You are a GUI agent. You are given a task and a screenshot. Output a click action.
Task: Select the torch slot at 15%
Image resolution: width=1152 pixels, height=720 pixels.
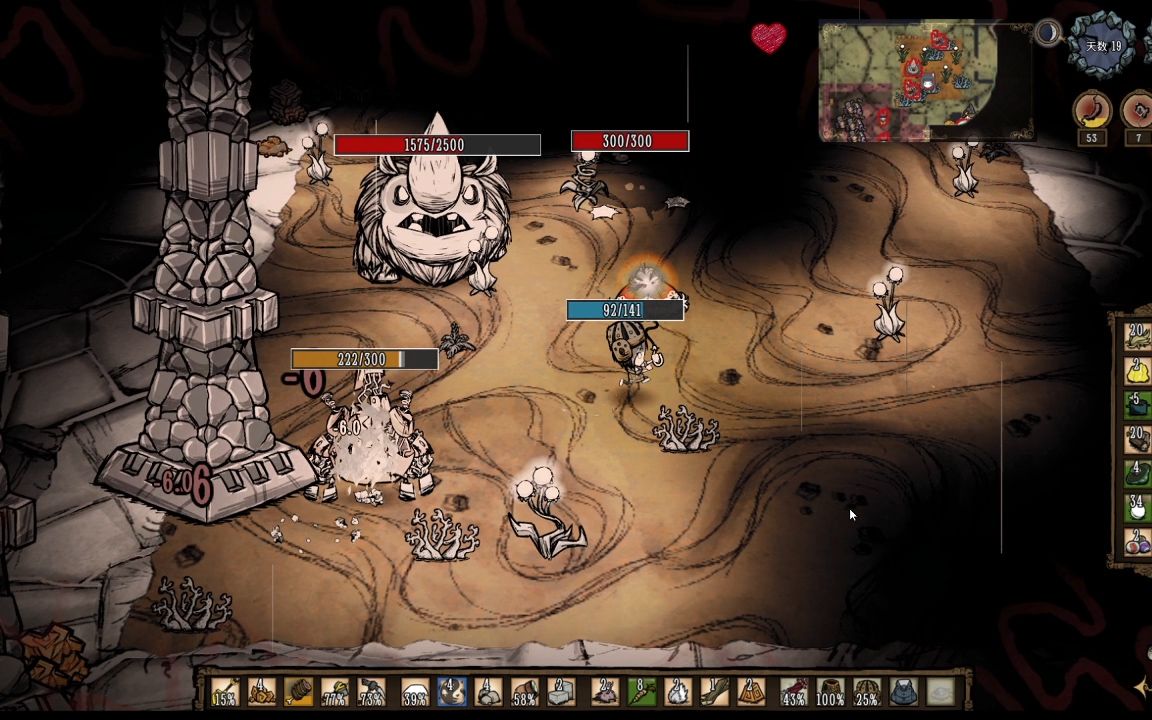[224, 692]
